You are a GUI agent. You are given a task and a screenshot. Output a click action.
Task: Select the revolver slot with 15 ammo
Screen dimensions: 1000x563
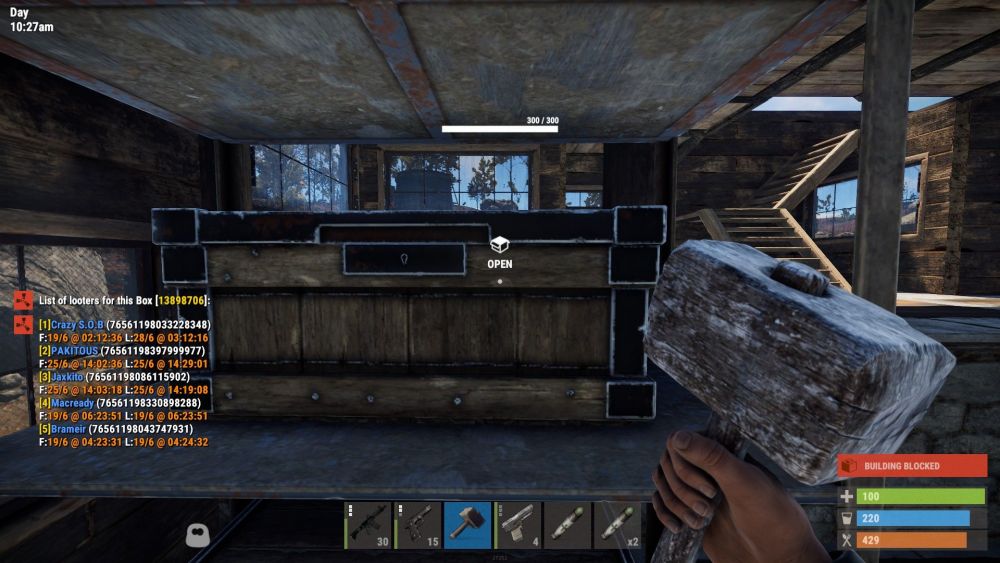coord(418,525)
